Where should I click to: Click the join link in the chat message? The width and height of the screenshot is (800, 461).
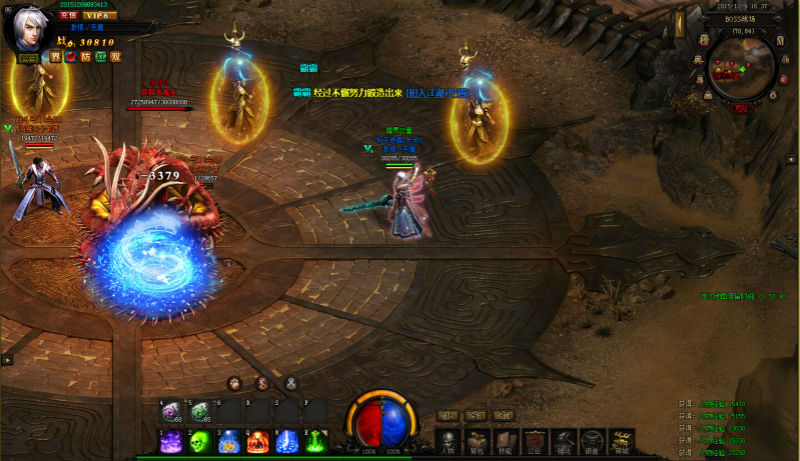[x=437, y=93]
